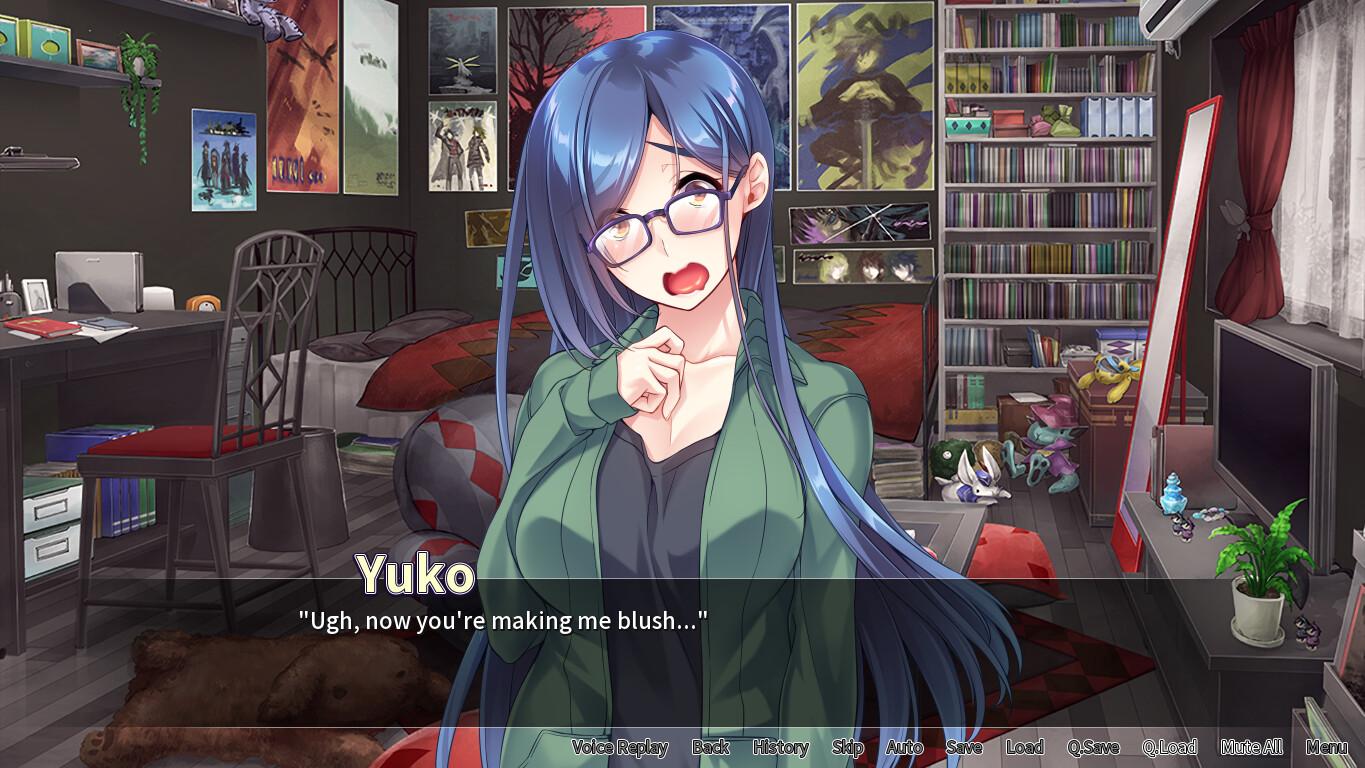Enable Skip mode to fast-forward text

(x=846, y=747)
